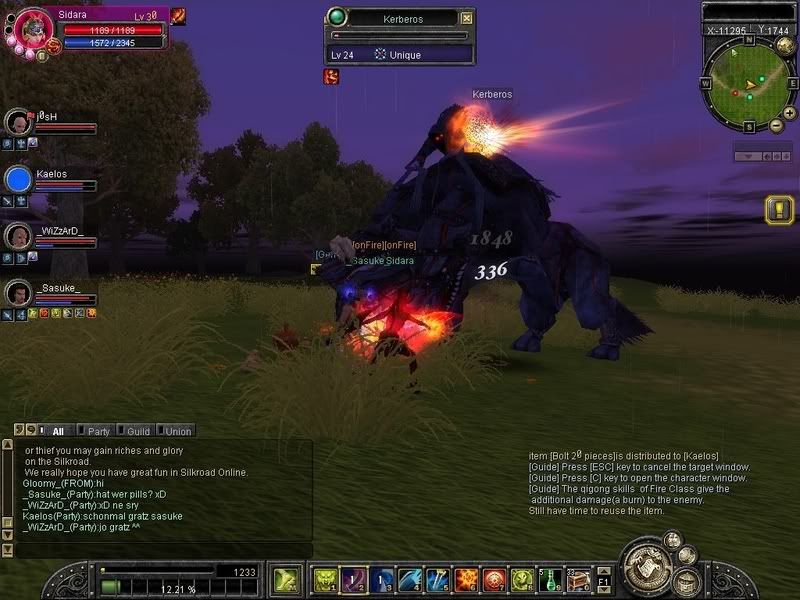Switch to the Party chat tab
The image size is (800, 600).
[x=95, y=431]
